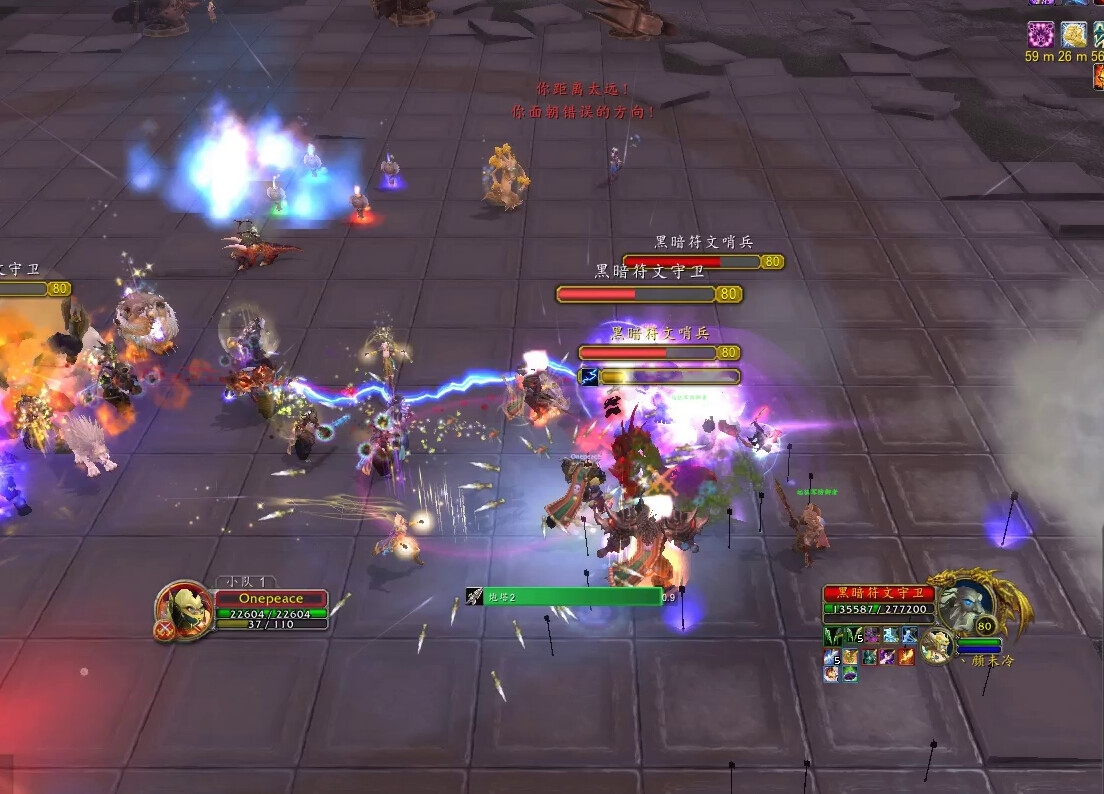Target the 黑暗符文哨兵 nameplate with the cast bar
1104x794 pixels.
(648, 353)
